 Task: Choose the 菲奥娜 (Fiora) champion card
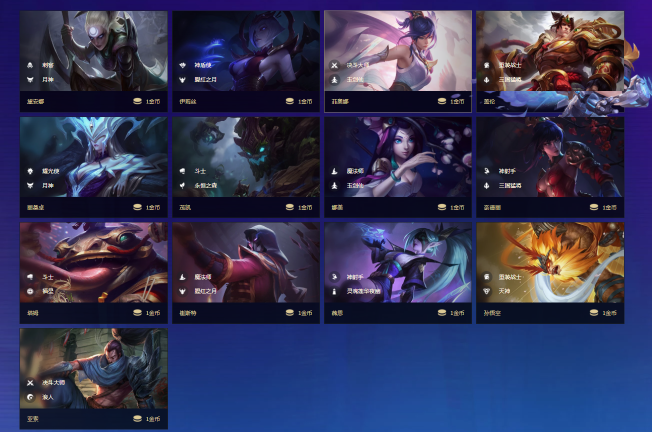click(x=398, y=61)
